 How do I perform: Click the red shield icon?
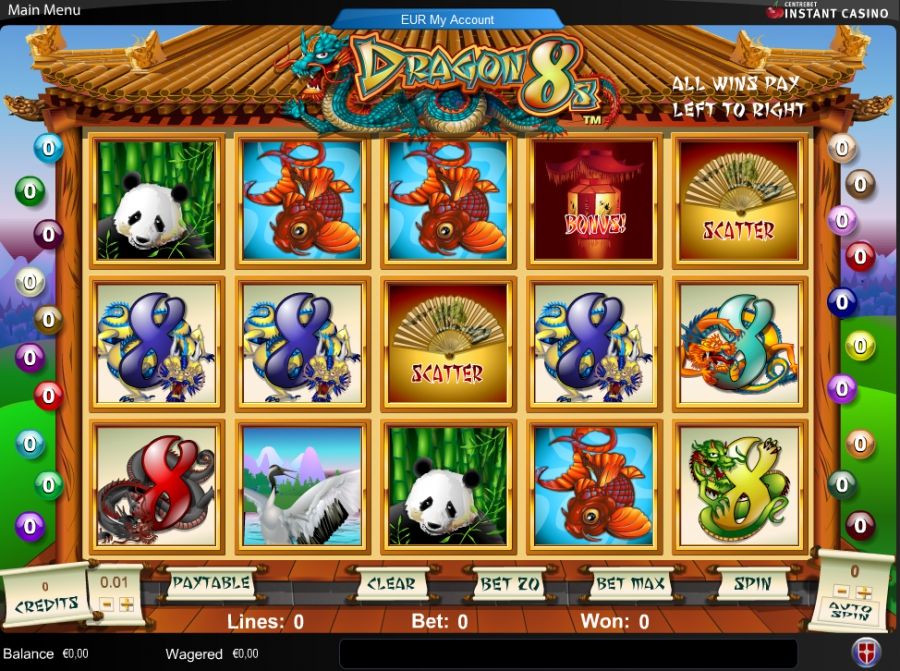[x=866, y=651]
